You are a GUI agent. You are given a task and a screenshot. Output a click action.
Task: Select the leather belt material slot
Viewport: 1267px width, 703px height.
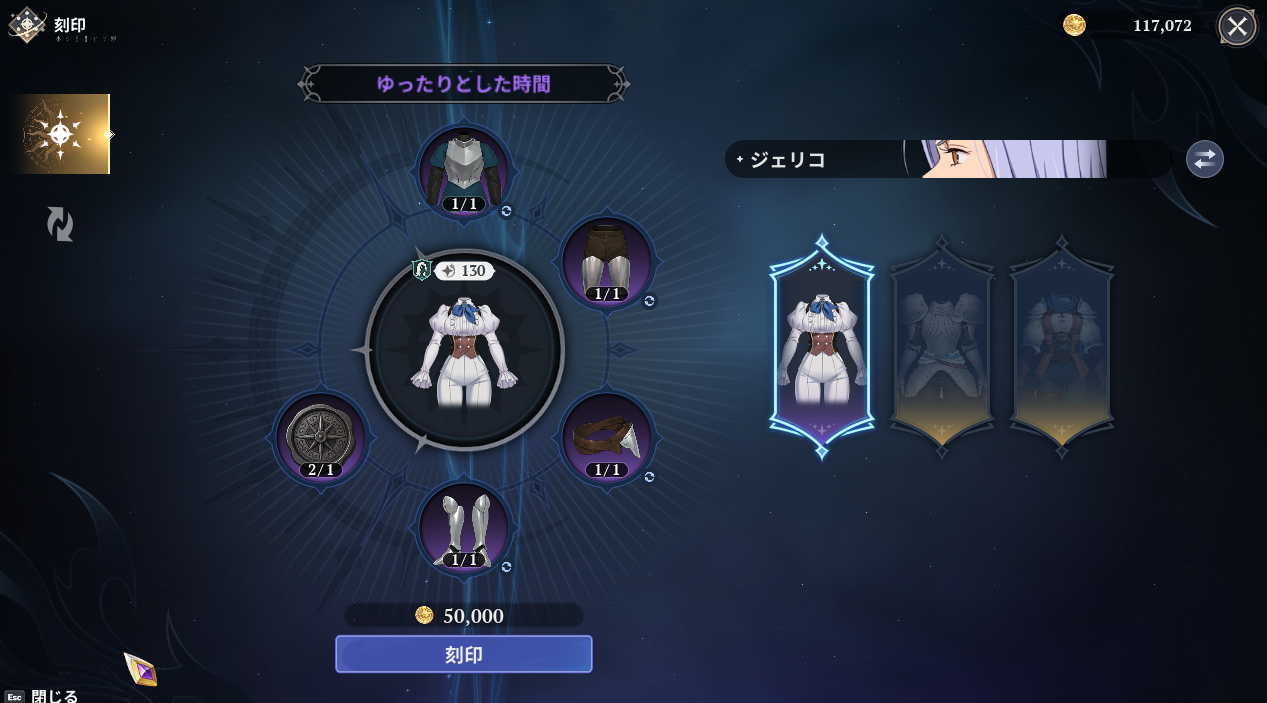point(607,437)
